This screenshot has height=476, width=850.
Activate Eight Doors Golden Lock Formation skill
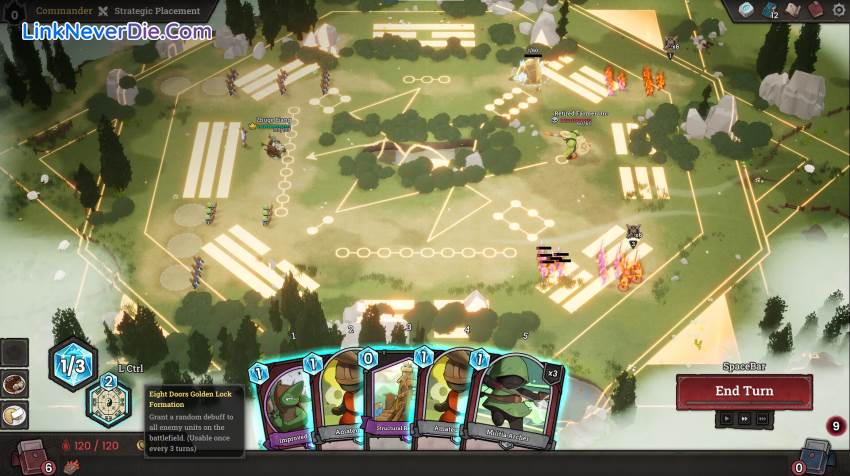point(108,403)
